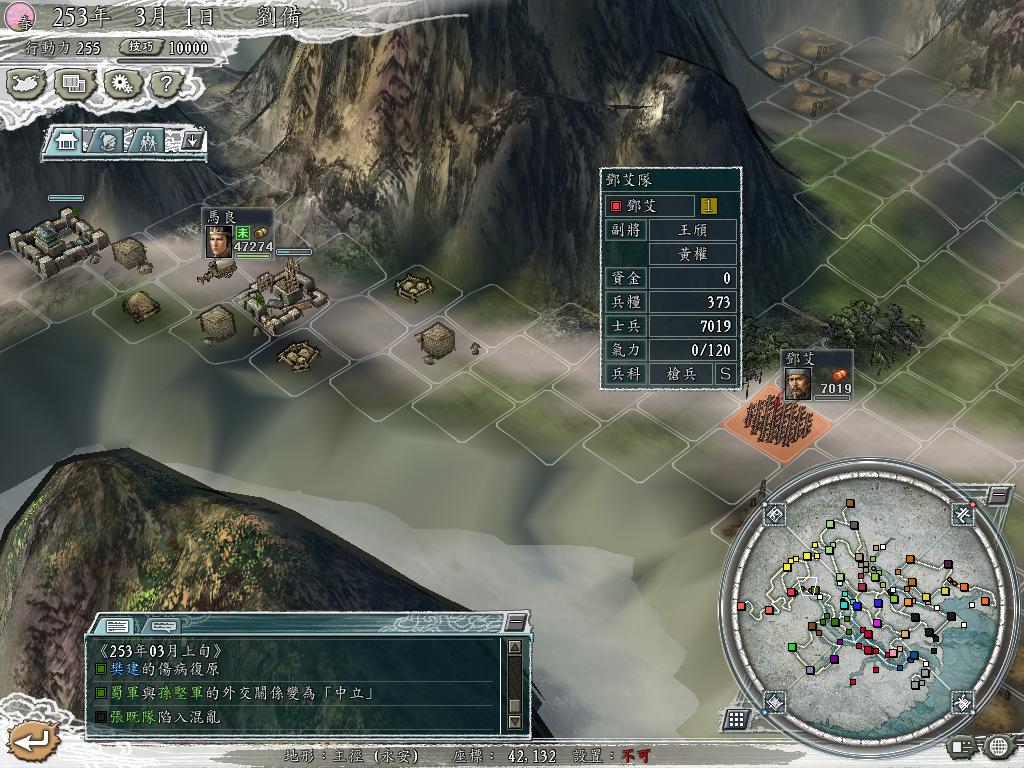This screenshot has width=1024, height=768.
Task: Expand the panel with the down arrow
Action: 193,141
